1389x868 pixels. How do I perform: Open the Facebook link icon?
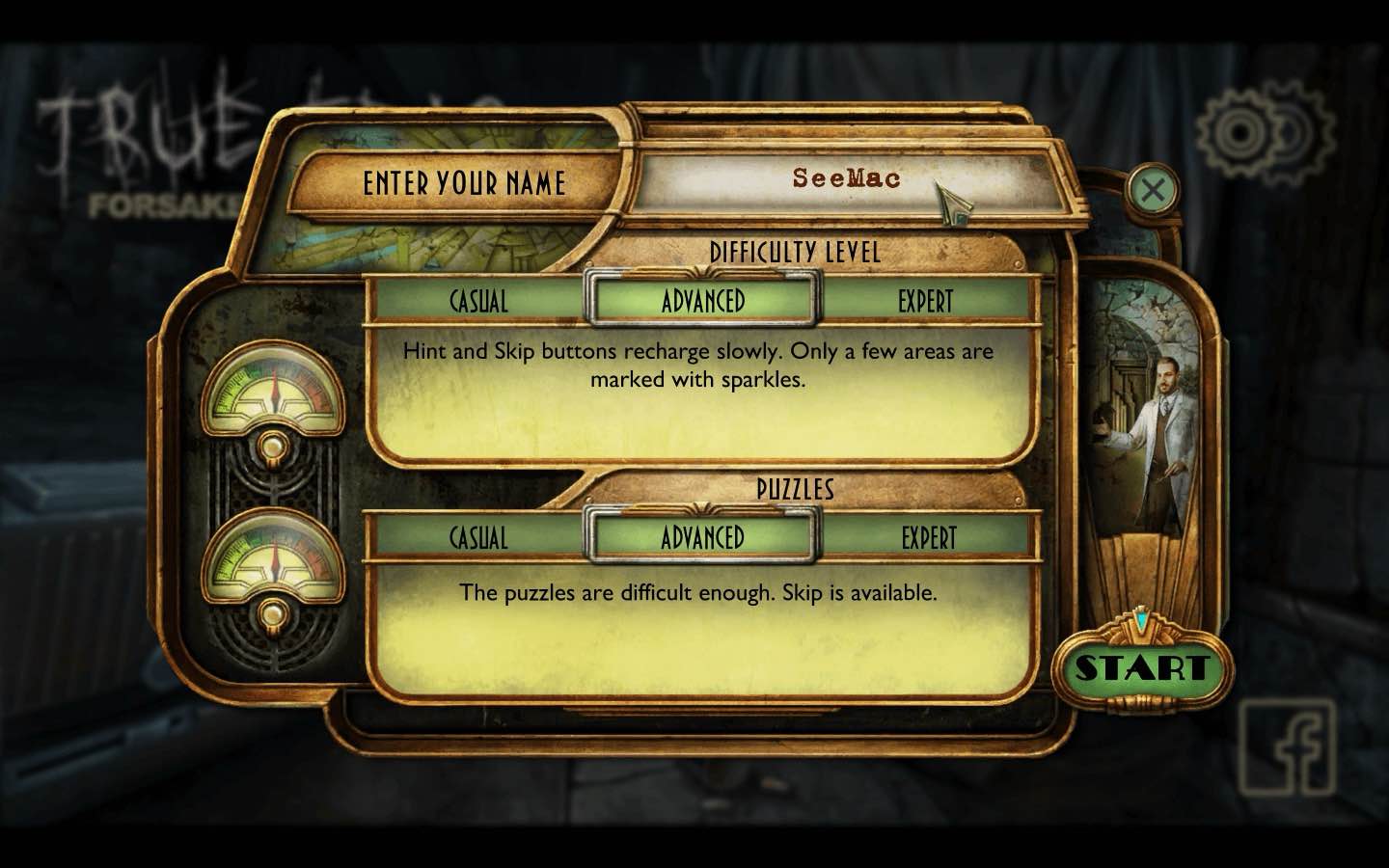(1288, 747)
